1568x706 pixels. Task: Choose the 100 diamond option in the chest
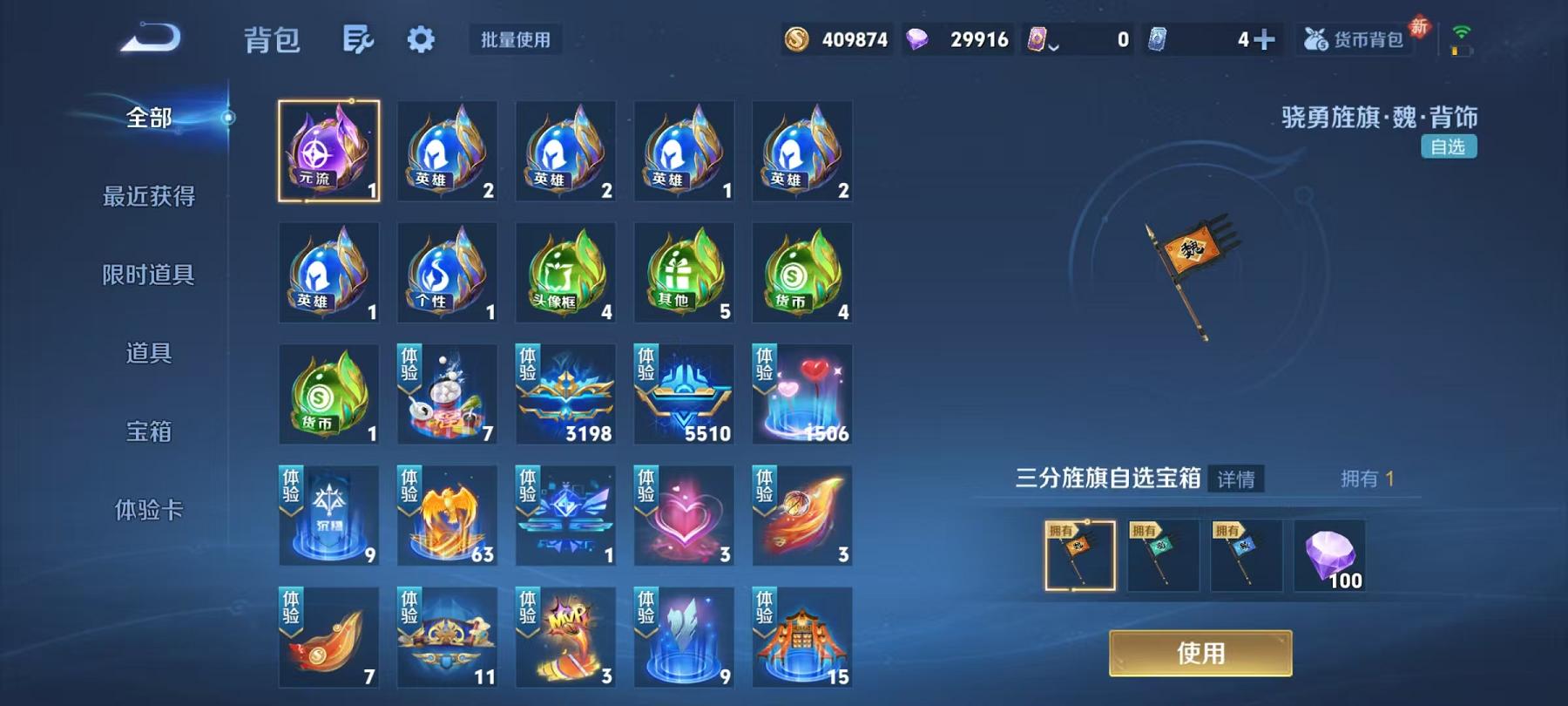(x=1329, y=553)
